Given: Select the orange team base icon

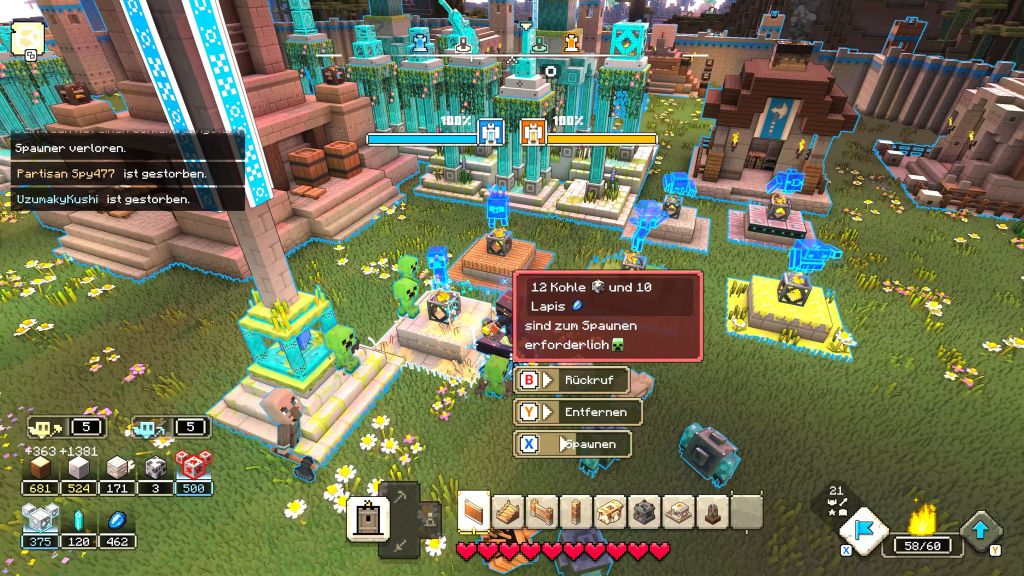Looking at the screenshot, I should 533,132.
